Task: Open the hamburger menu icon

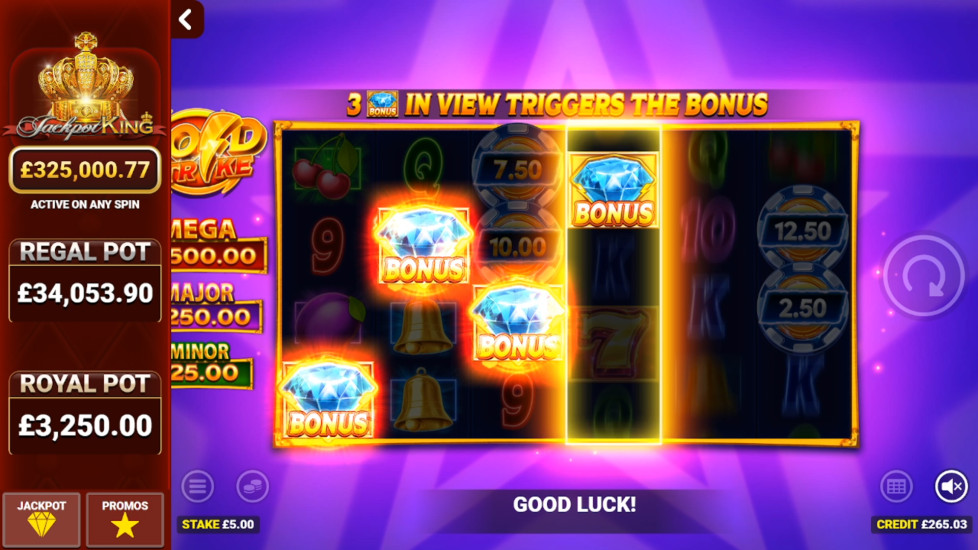Action: tap(197, 487)
